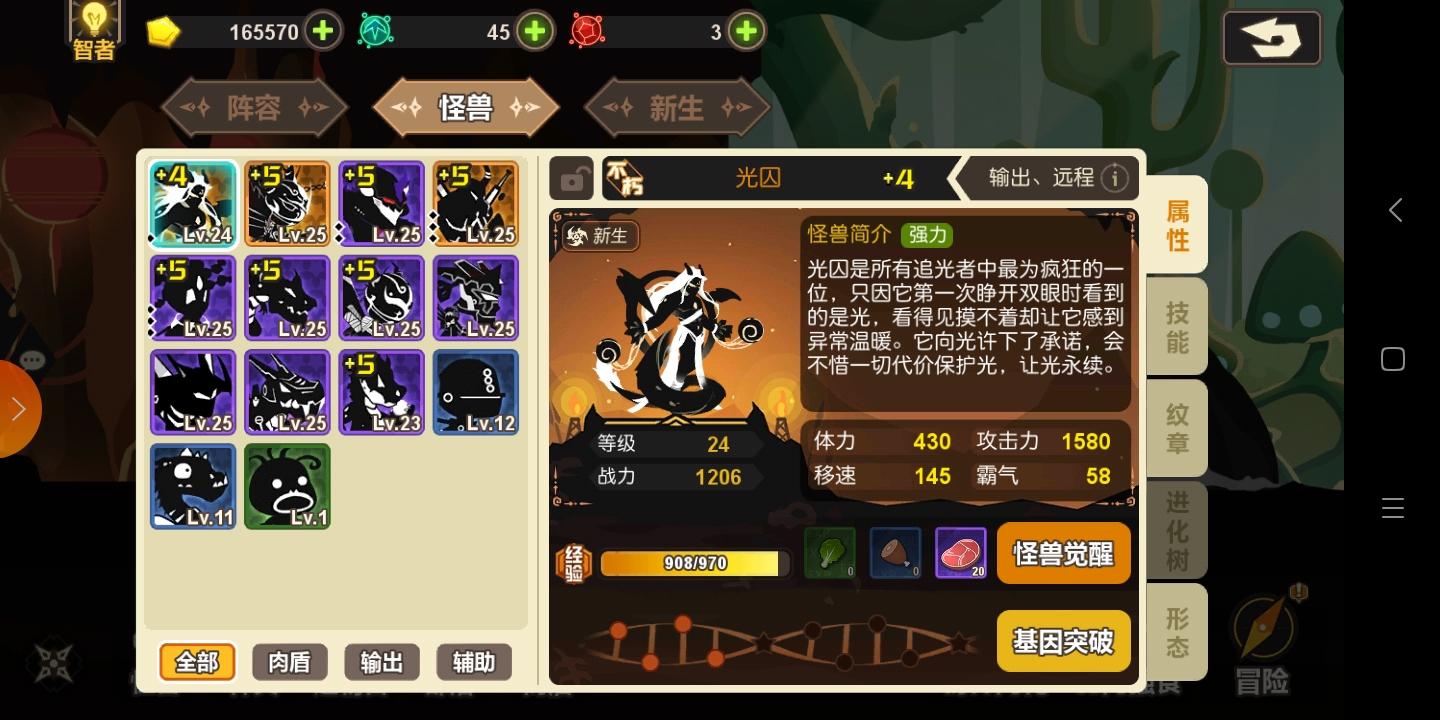Open the sidebar menu lines icon
Screen dimensions: 1440x720
pos(1392,508)
